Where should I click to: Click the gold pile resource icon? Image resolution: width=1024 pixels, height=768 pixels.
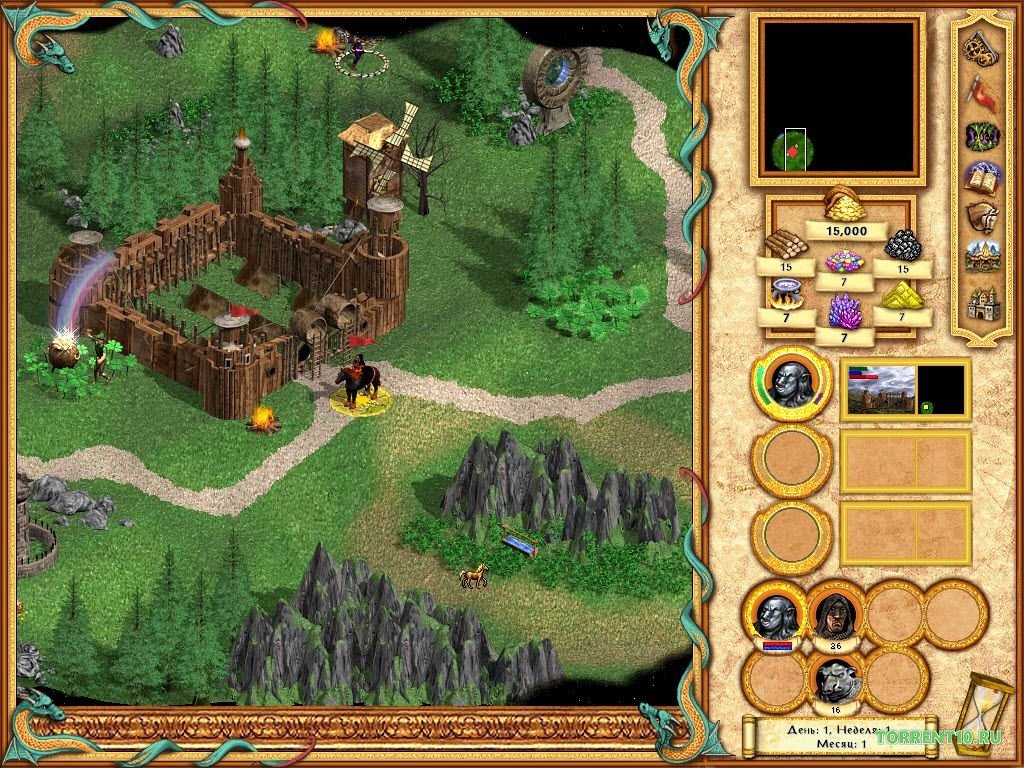845,204
